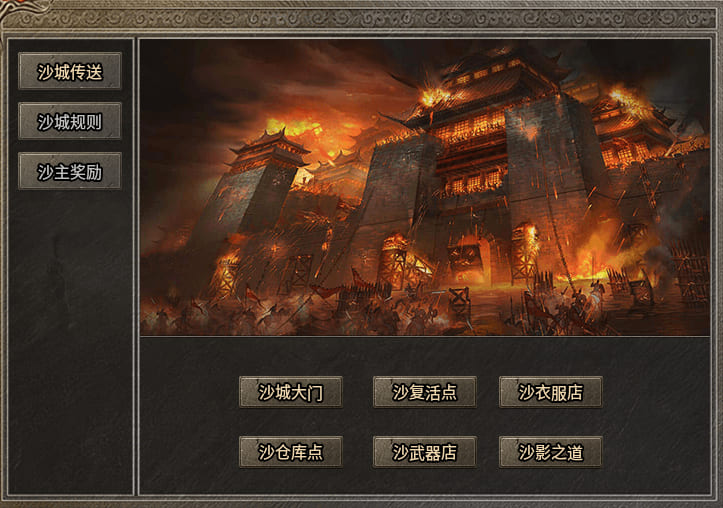Select the 沙衣服店 teleport button
The height and width of the screenshot is (508, 723).
550,392
